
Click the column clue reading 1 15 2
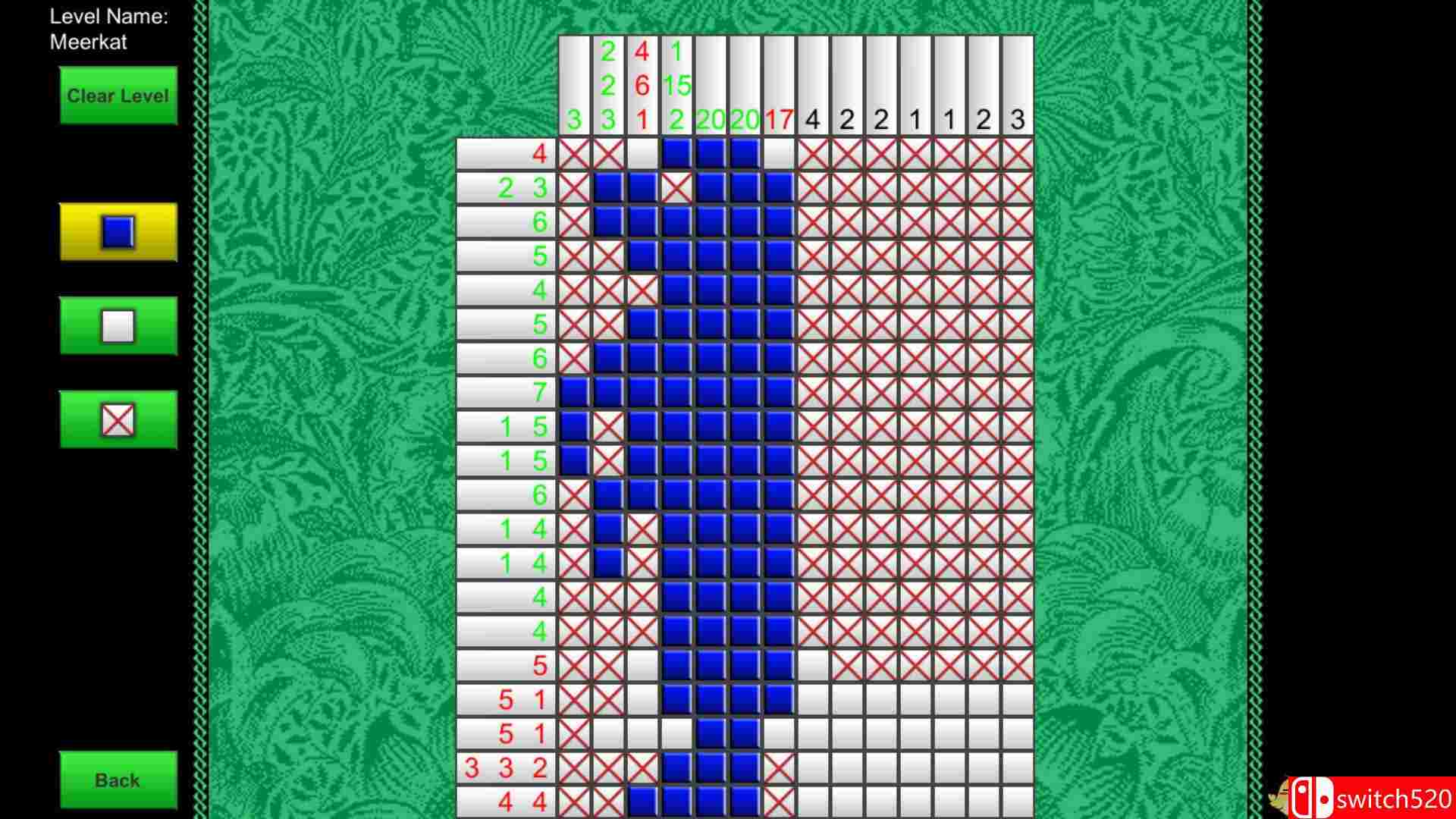(x=675, y=83)
